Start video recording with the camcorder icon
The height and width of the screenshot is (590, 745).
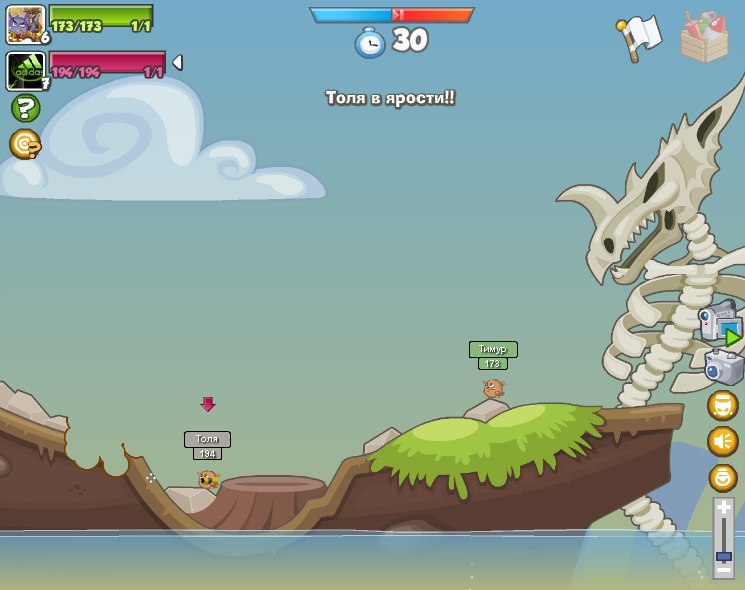pos(719,325)
